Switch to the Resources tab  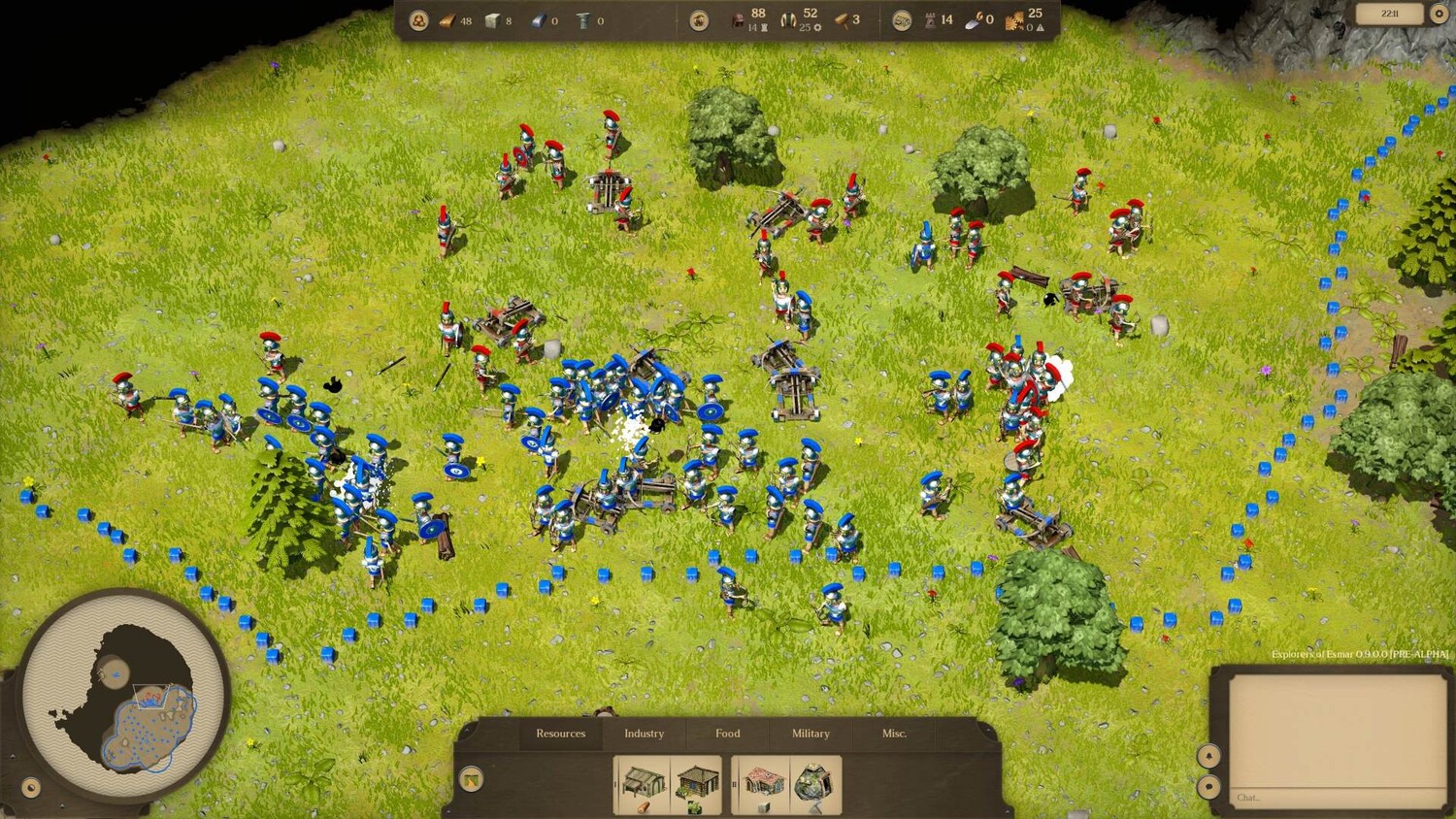[x=560, y=734]
